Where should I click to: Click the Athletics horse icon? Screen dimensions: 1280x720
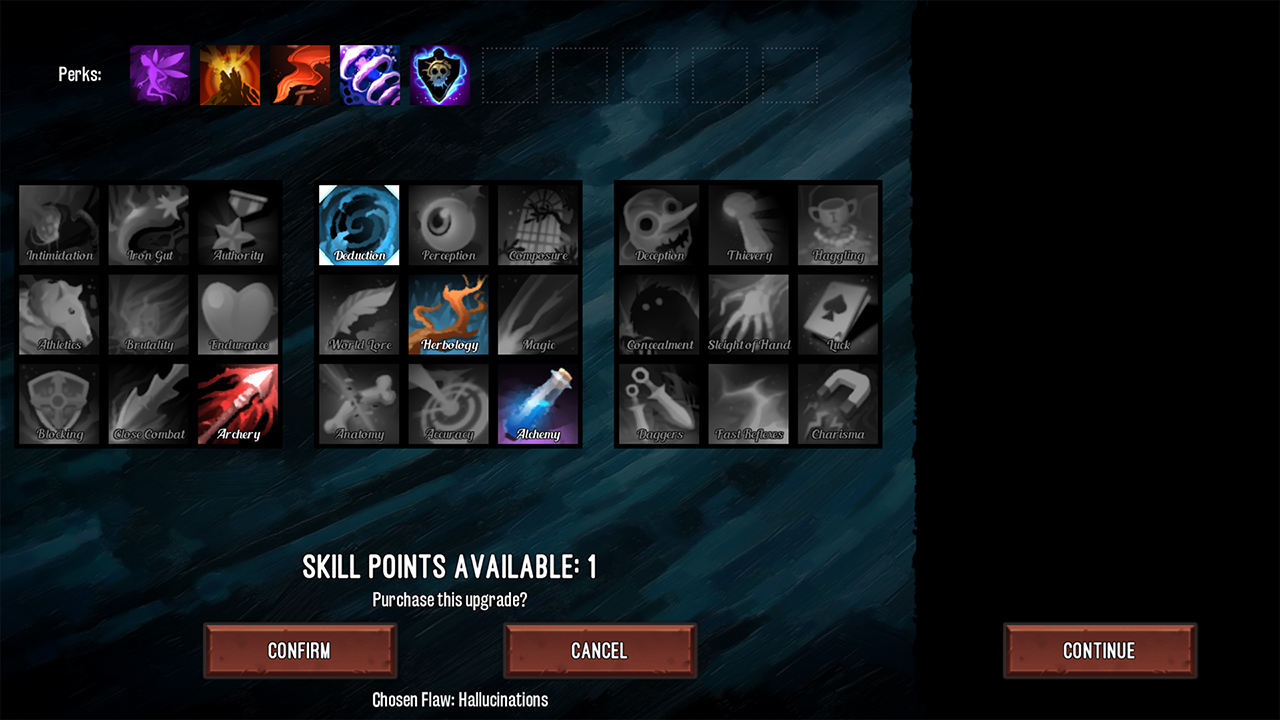click(58, 314)
